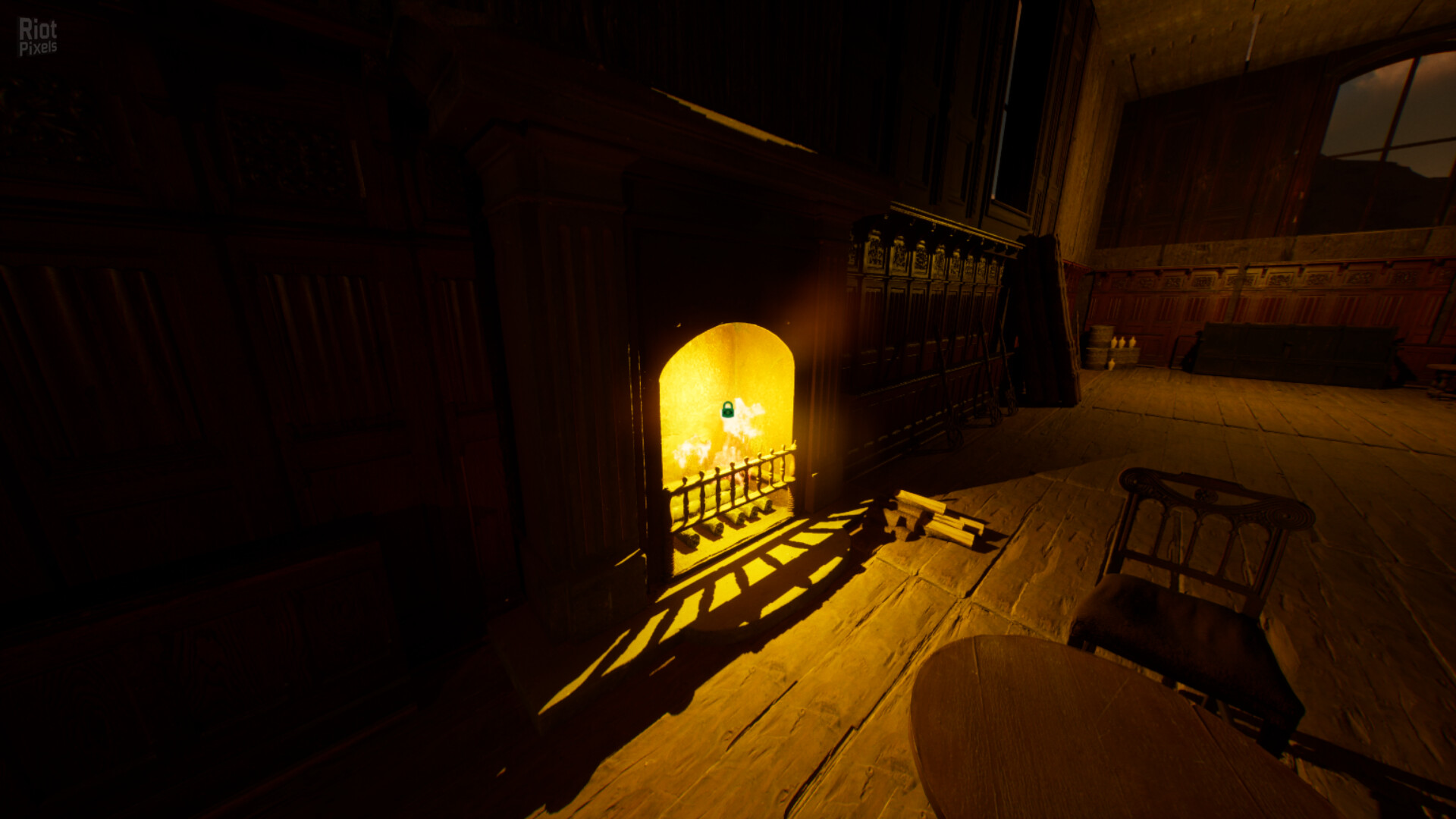Click the green padlock interaction icon
Screen dimensions: 1456x819
[727, 410]
